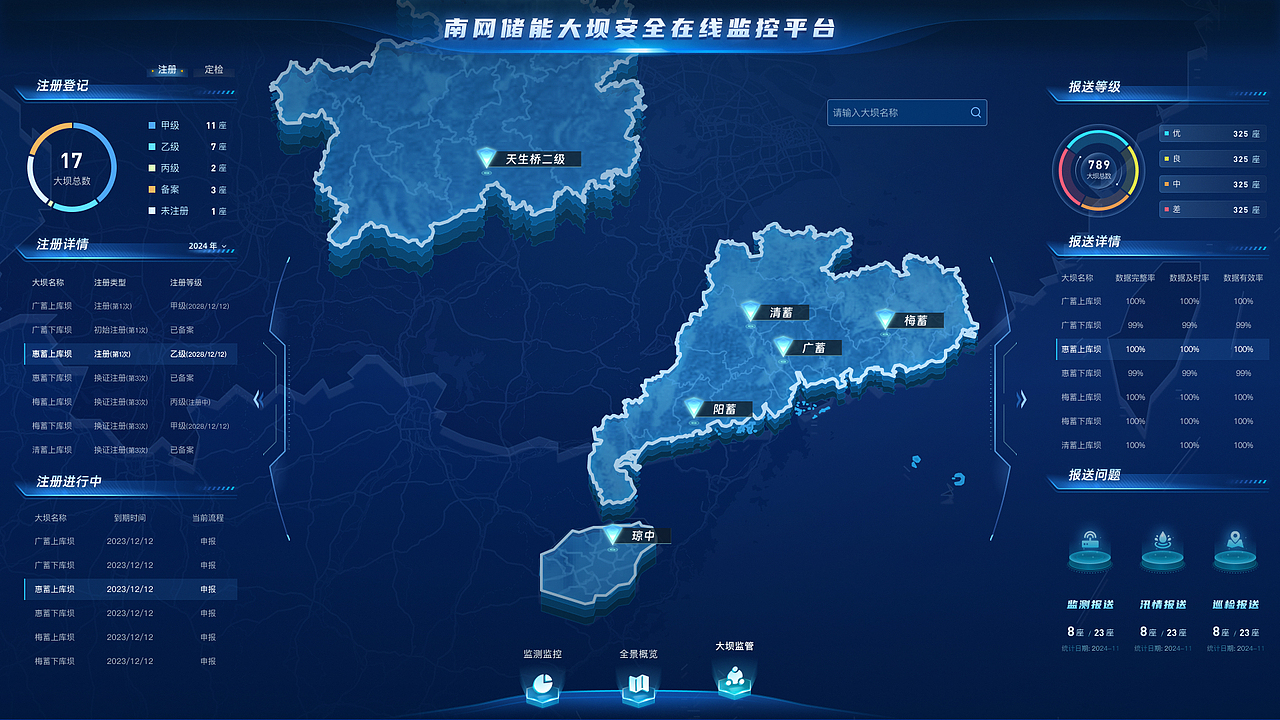1280x720 pixels.
Task: Click the search magnifier icon
Action: (x=974, y=112)
